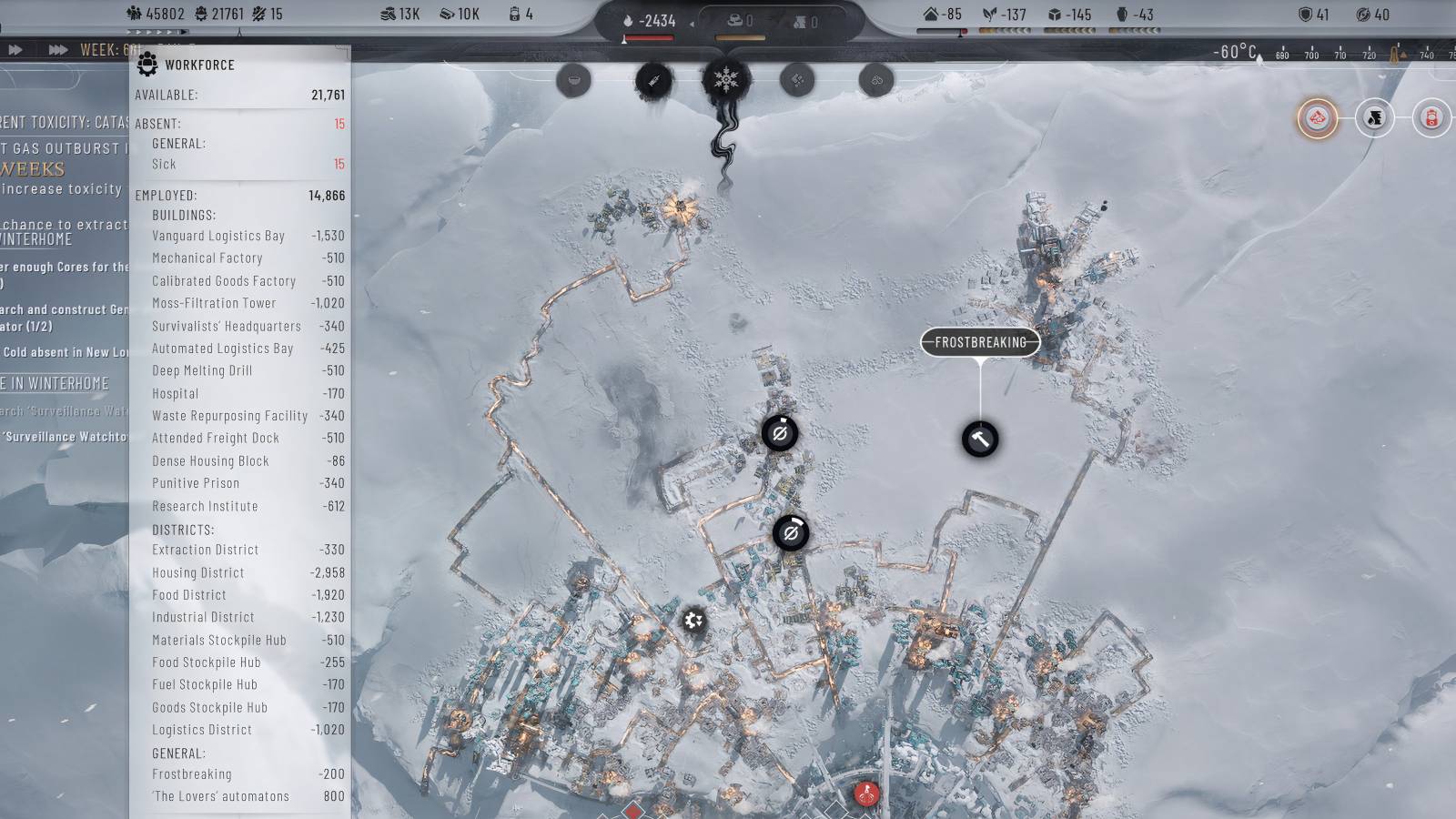Click the Workforce panel header emblem
This screenshot has width=1456, height=819.
pyautogui.click(x=147, y=65)
